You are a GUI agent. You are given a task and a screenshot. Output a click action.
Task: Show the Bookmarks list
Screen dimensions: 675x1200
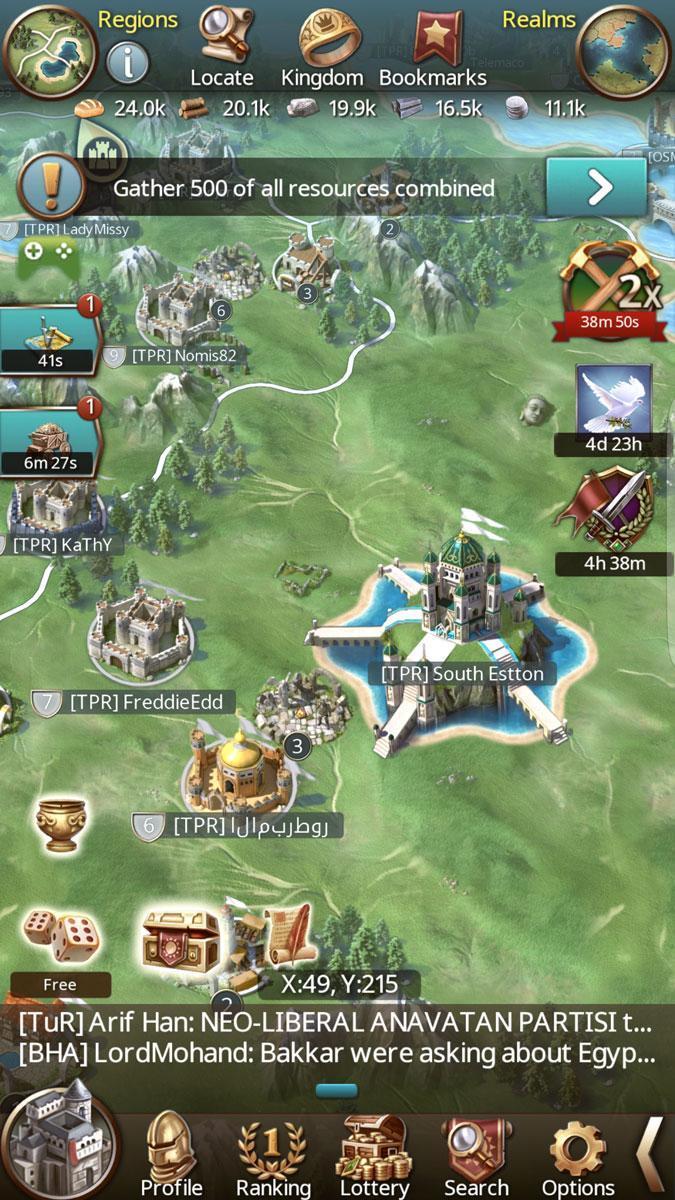433,45
